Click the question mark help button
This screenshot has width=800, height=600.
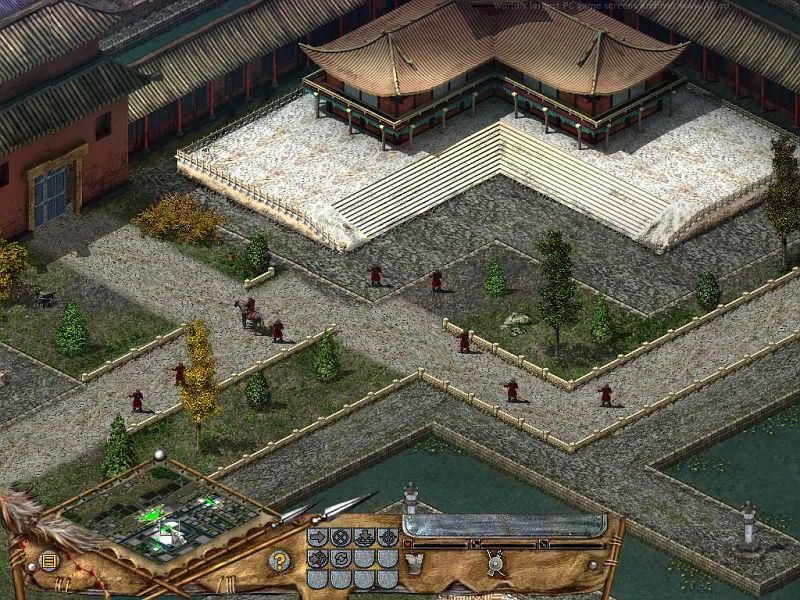pos(280,561)
